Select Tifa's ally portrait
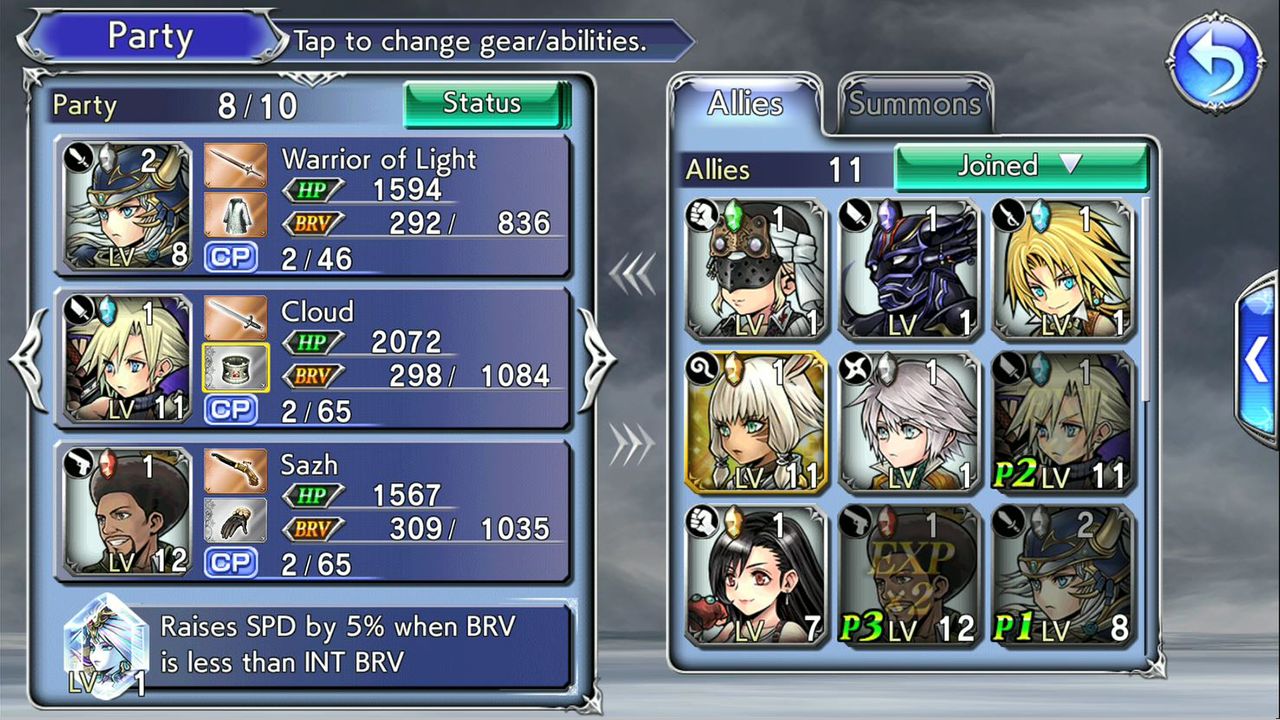 (756, 575)
